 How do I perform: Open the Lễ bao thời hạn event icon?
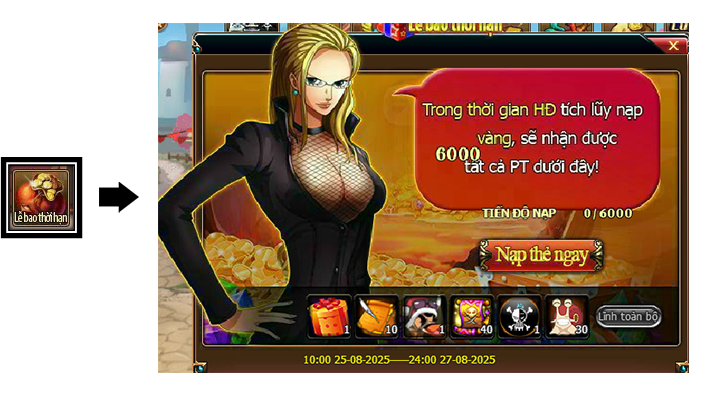click(41, 197)
